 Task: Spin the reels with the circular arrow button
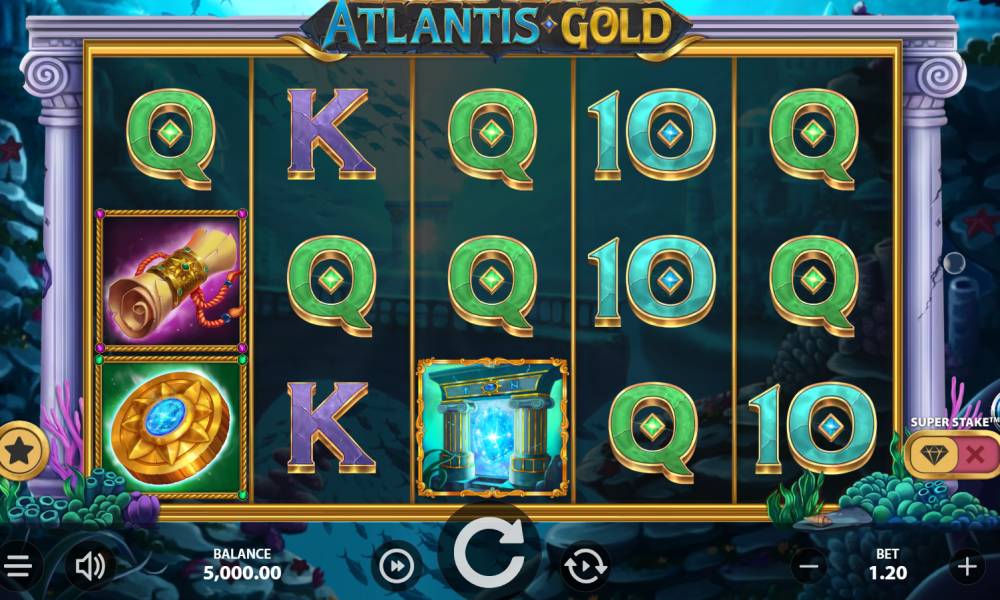click(x=490, y=551)
